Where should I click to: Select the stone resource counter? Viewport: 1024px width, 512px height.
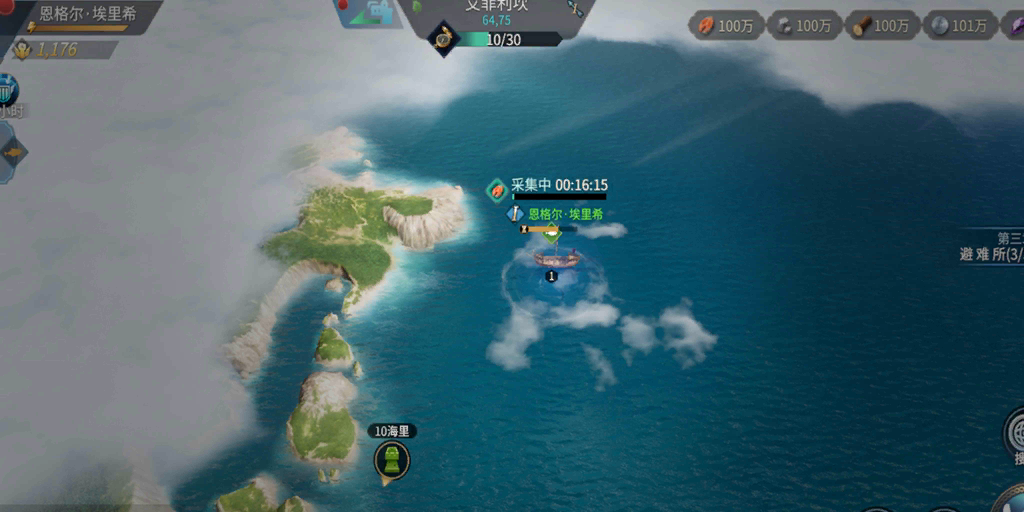(802, 26)
